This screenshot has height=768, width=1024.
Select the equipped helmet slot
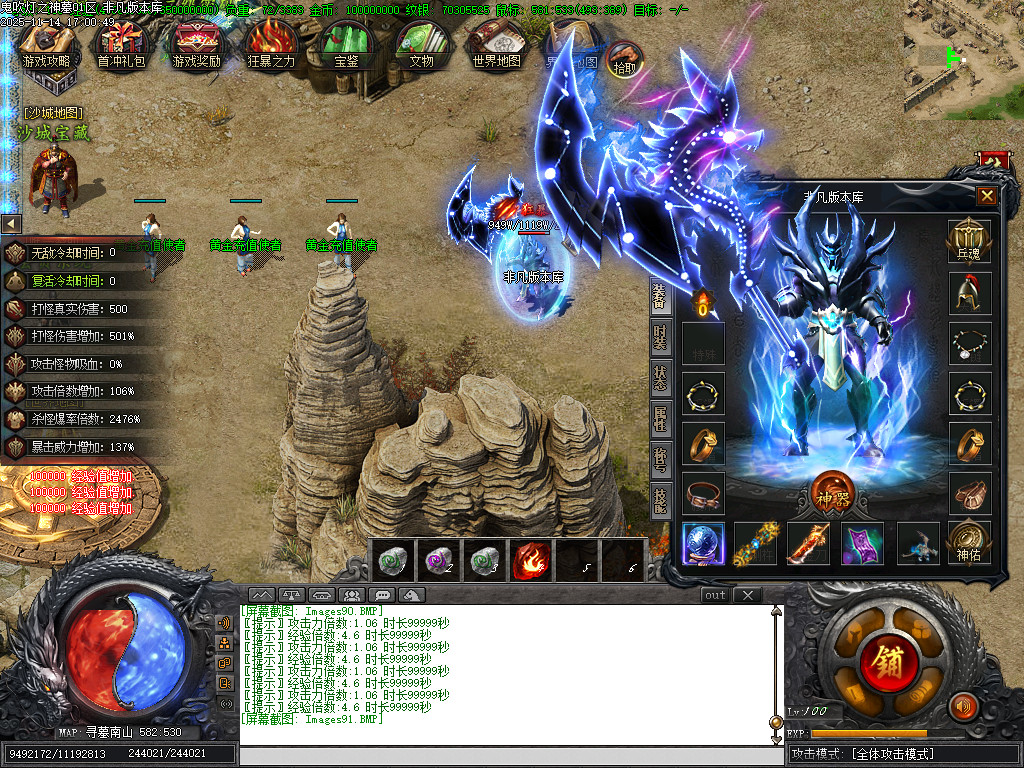(969, 294)
